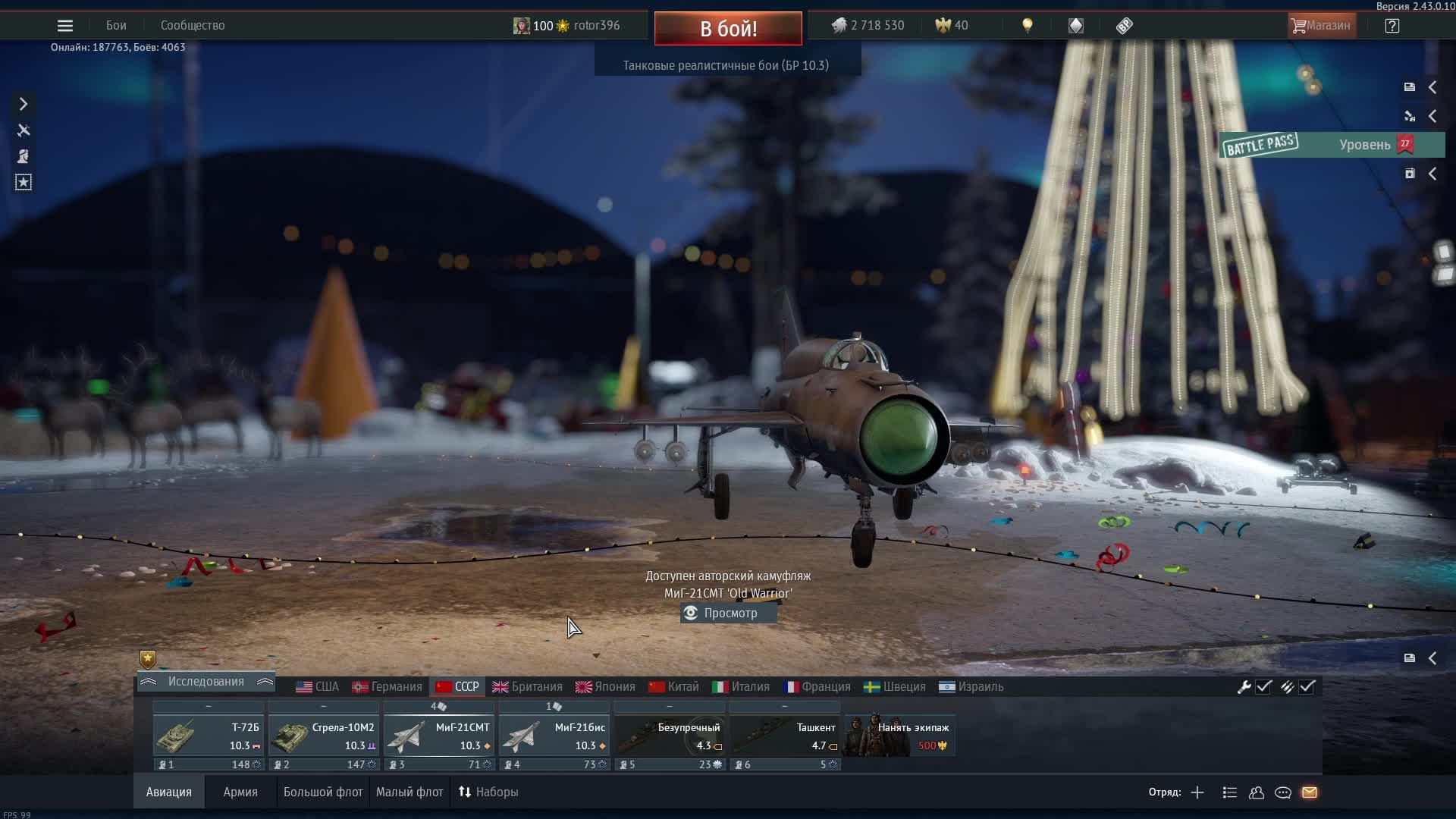Preview camouflage with 'Просмотр' button

tap(728, 613)
